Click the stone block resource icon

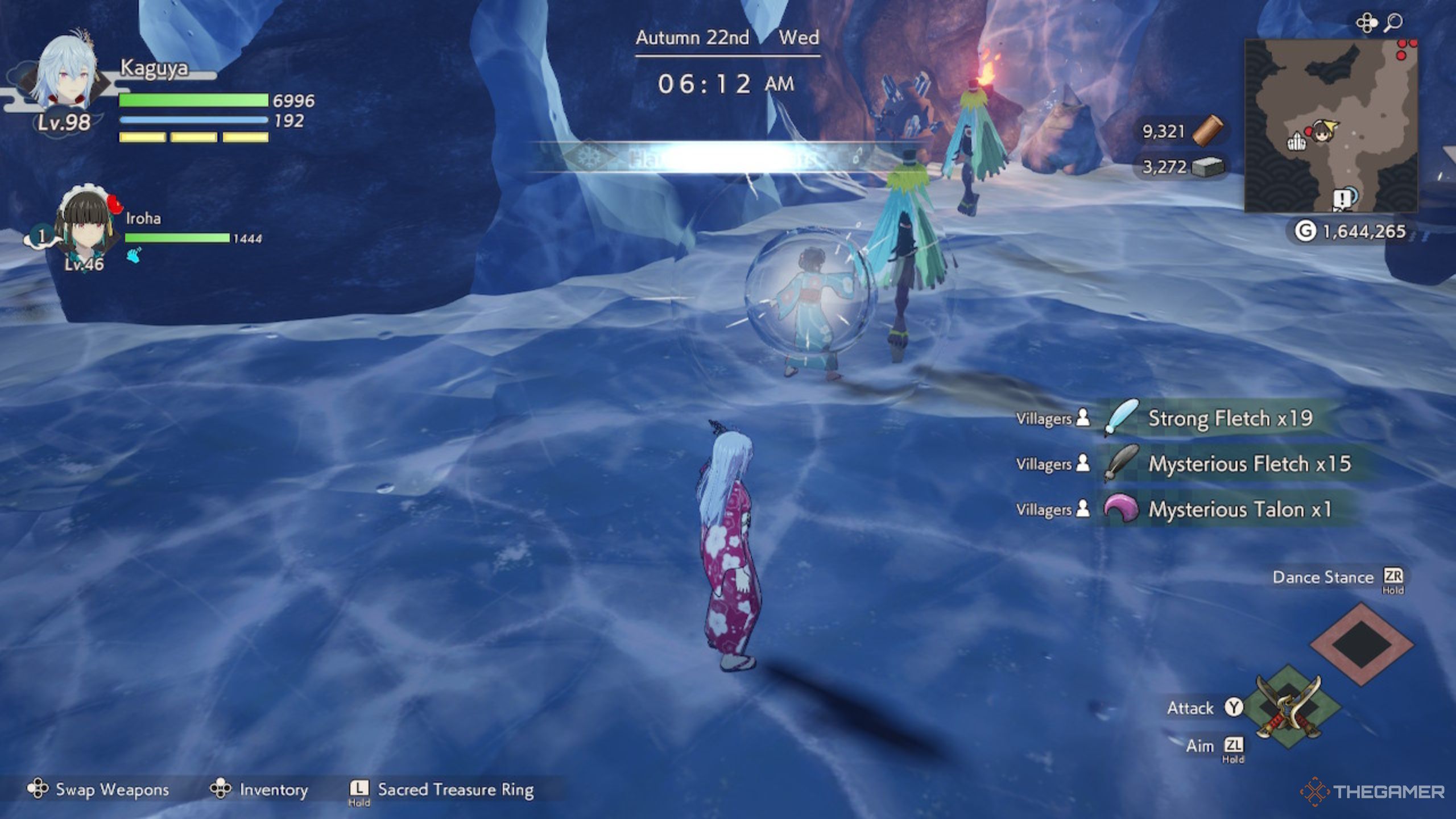[1207, 167]
